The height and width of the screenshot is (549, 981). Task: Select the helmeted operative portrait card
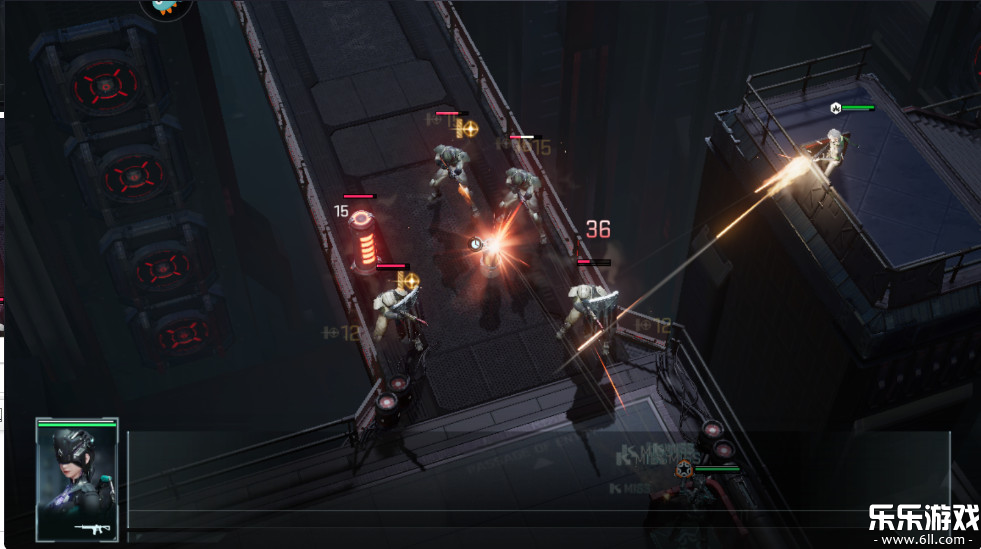(x=77, y=479)
